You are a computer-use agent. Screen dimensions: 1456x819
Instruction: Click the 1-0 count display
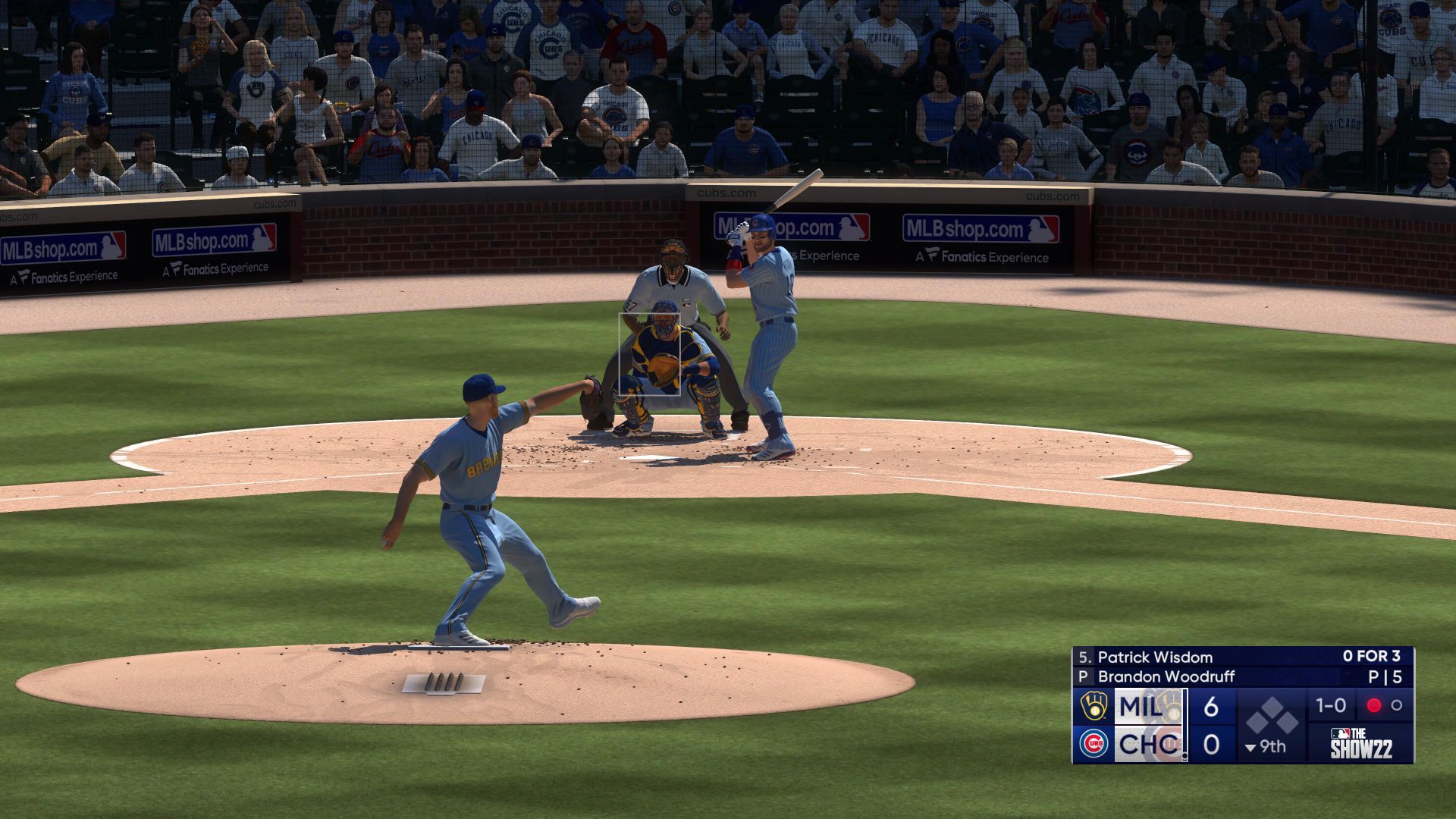click(1329, 705)
